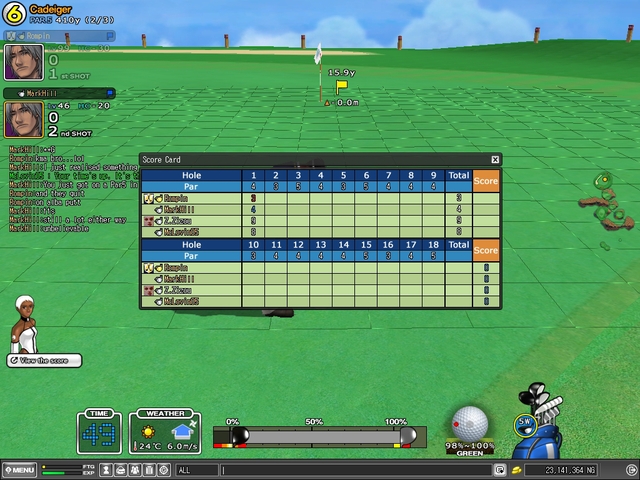Focus the chat text input box
This screenshot has width=640, height=480.
click(355, 469)
